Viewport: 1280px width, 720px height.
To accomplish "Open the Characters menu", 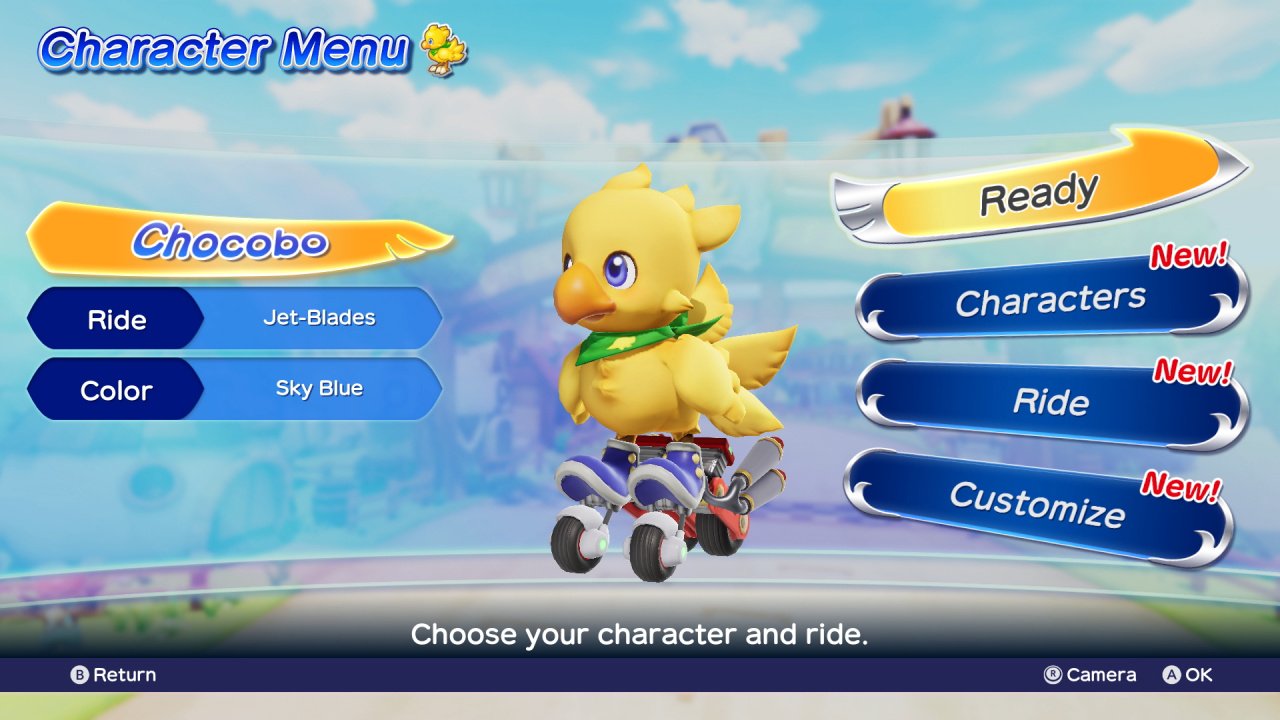I will point(1050,300).
